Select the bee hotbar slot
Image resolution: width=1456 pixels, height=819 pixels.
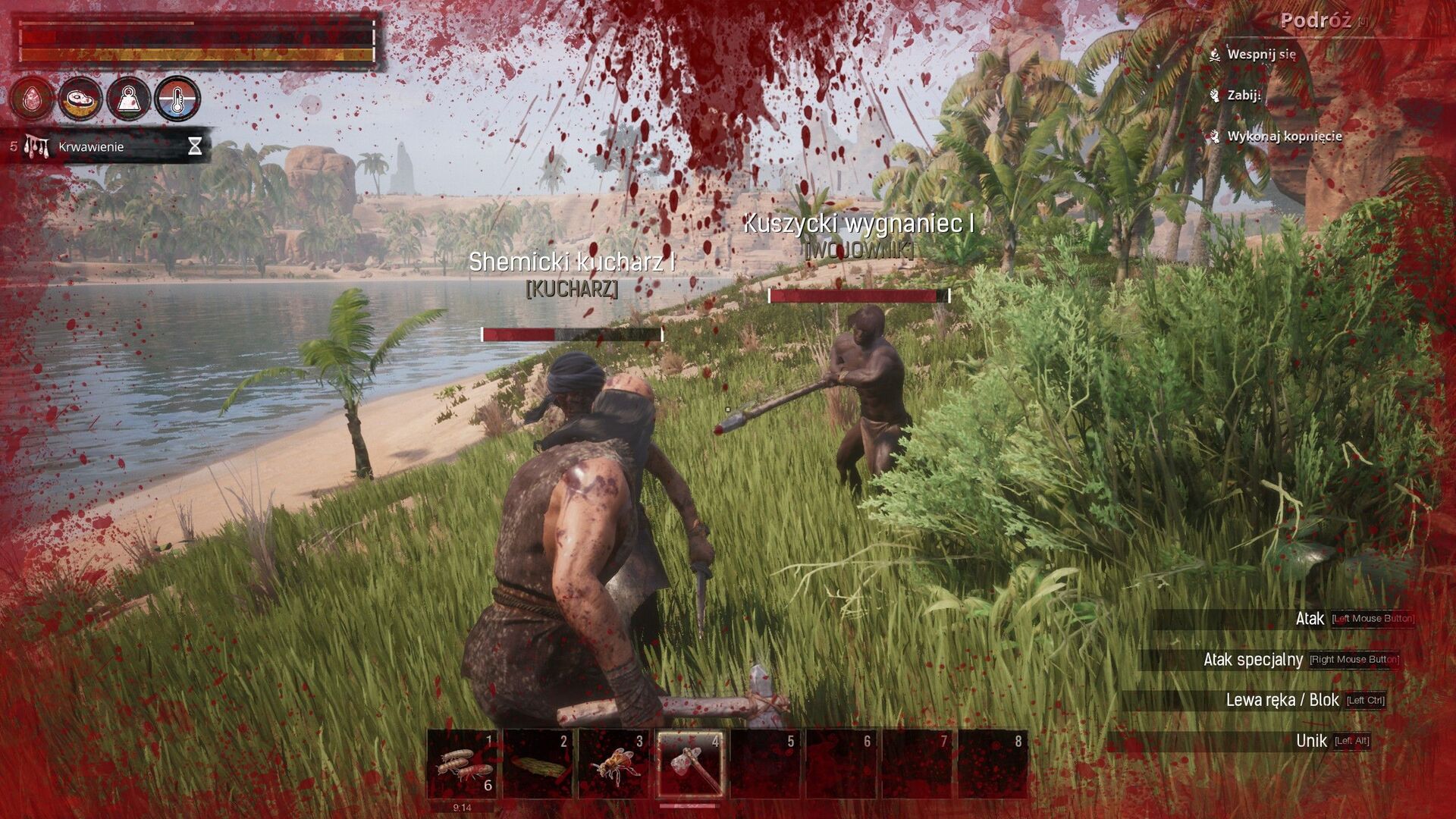614,764
